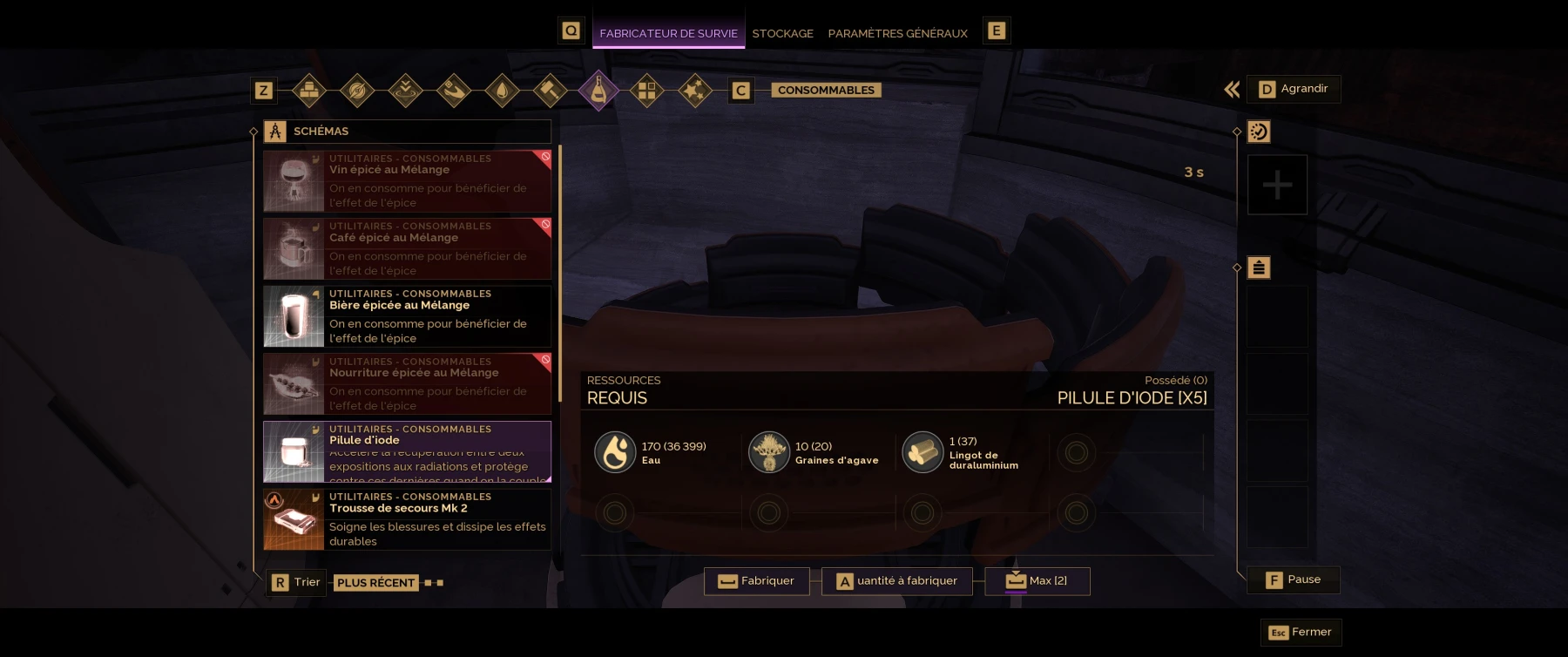Choose the stacked ingots category icon
1568x657 pixels.
[309, 91]
